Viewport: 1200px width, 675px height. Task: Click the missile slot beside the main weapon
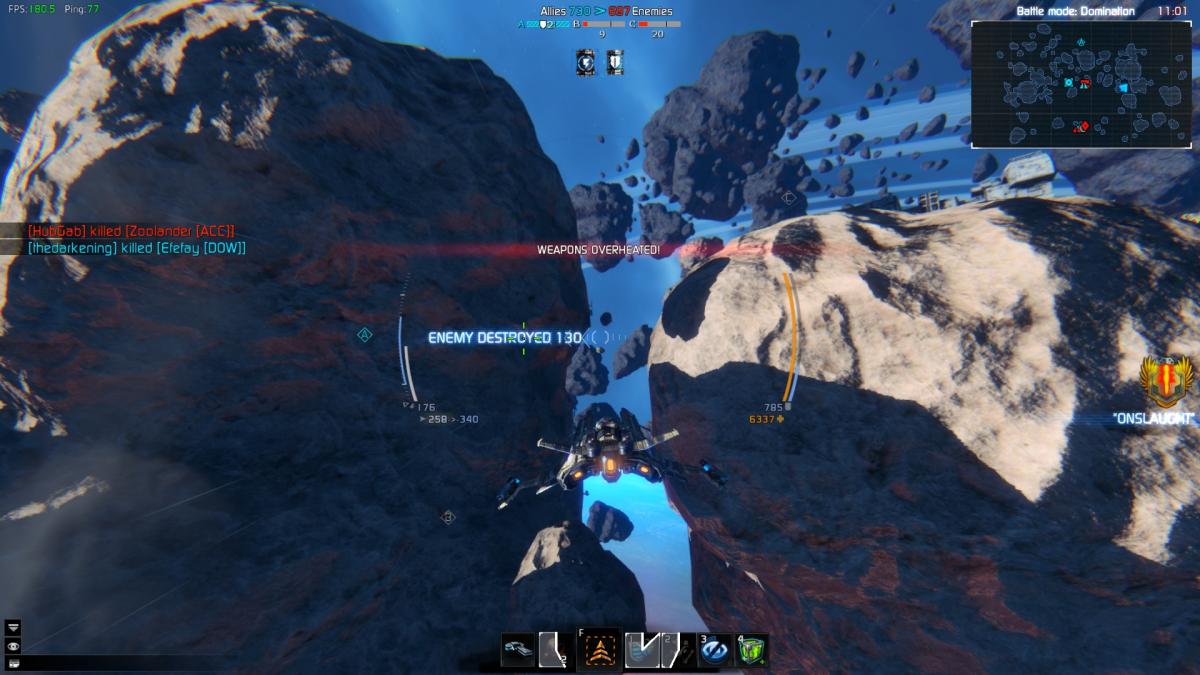pyautogui.click(x=554, y=650)
